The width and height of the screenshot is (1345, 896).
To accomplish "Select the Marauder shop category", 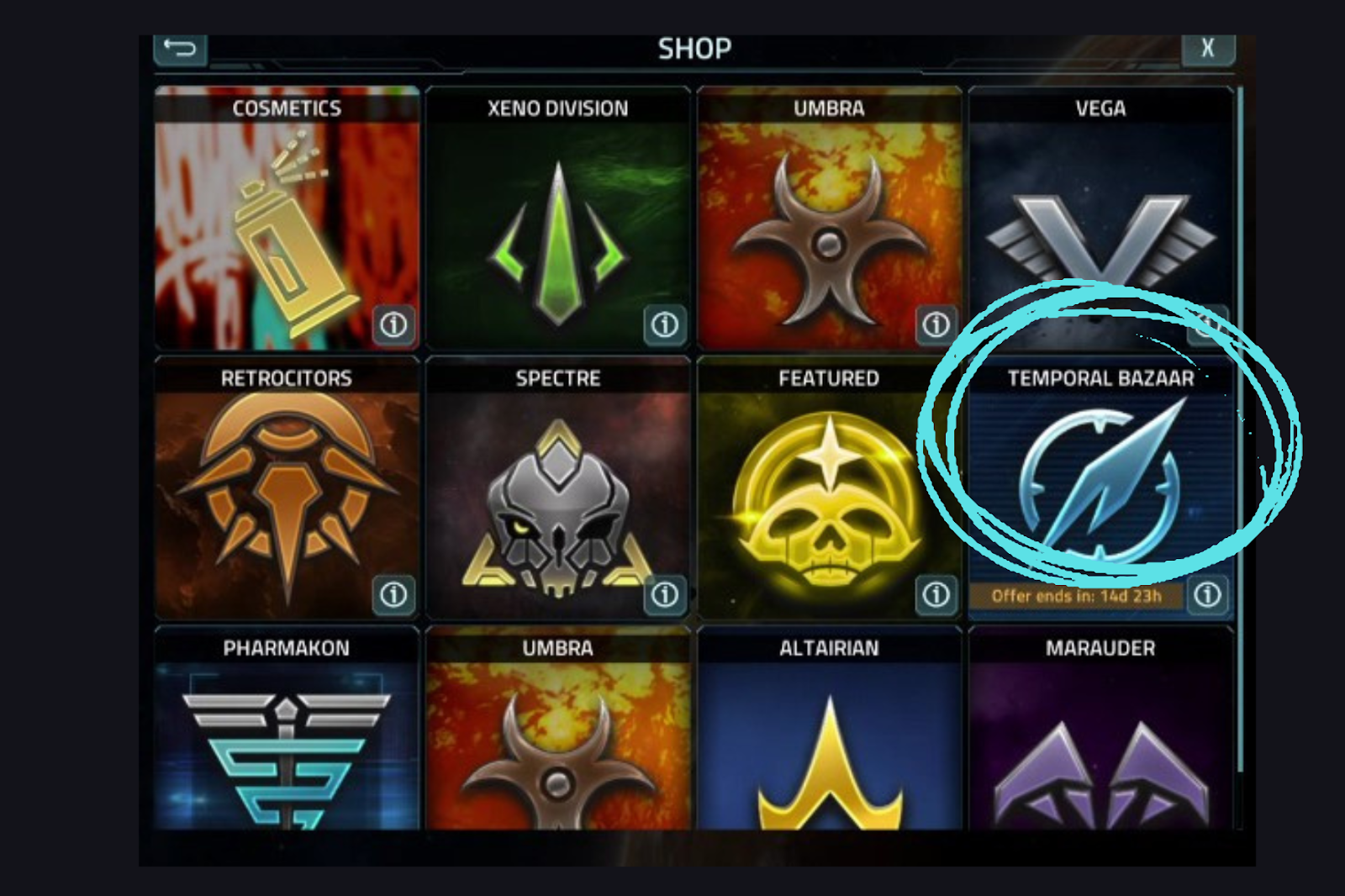I will (x=1100, y=740).
